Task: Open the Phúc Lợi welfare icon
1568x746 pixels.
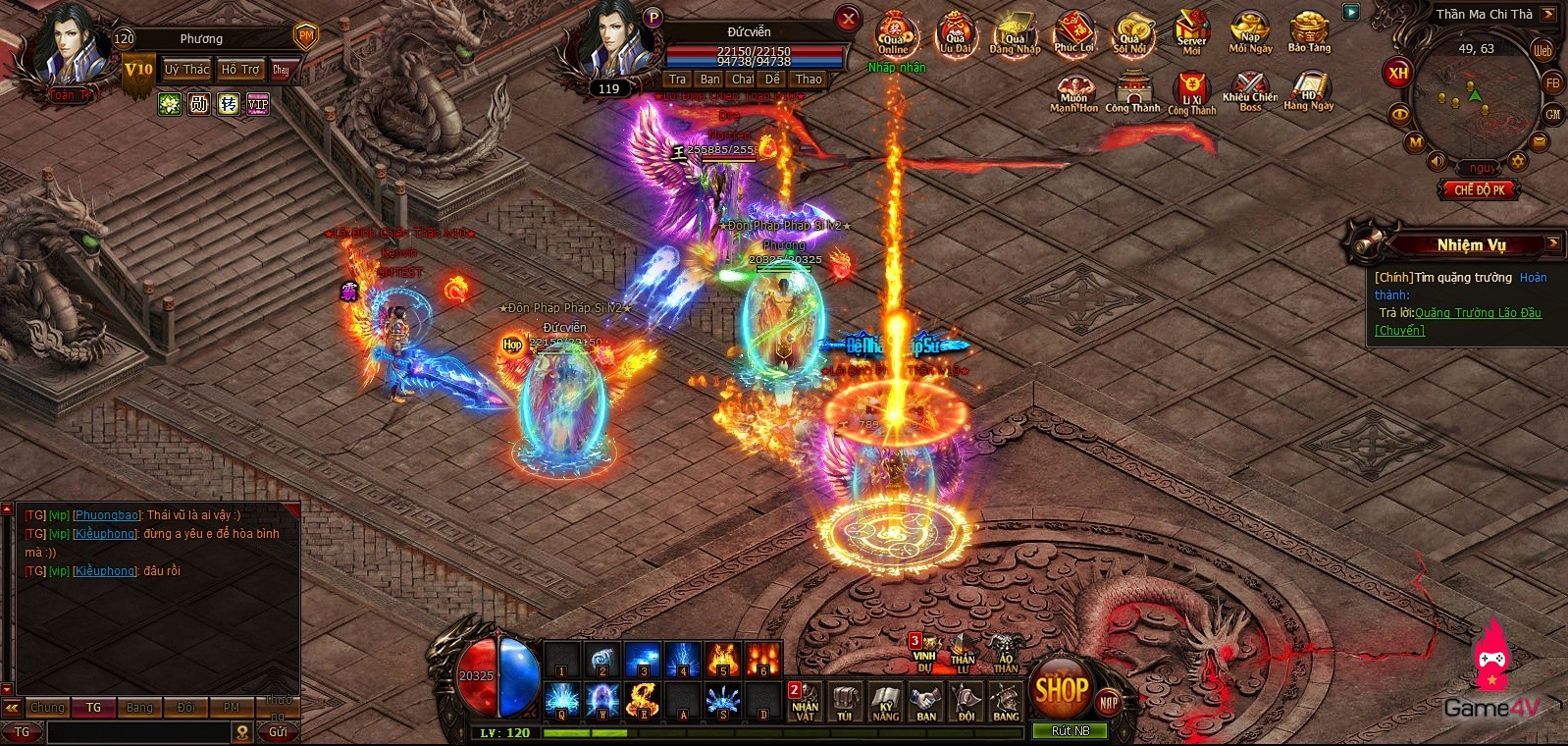Action: 1073,34
